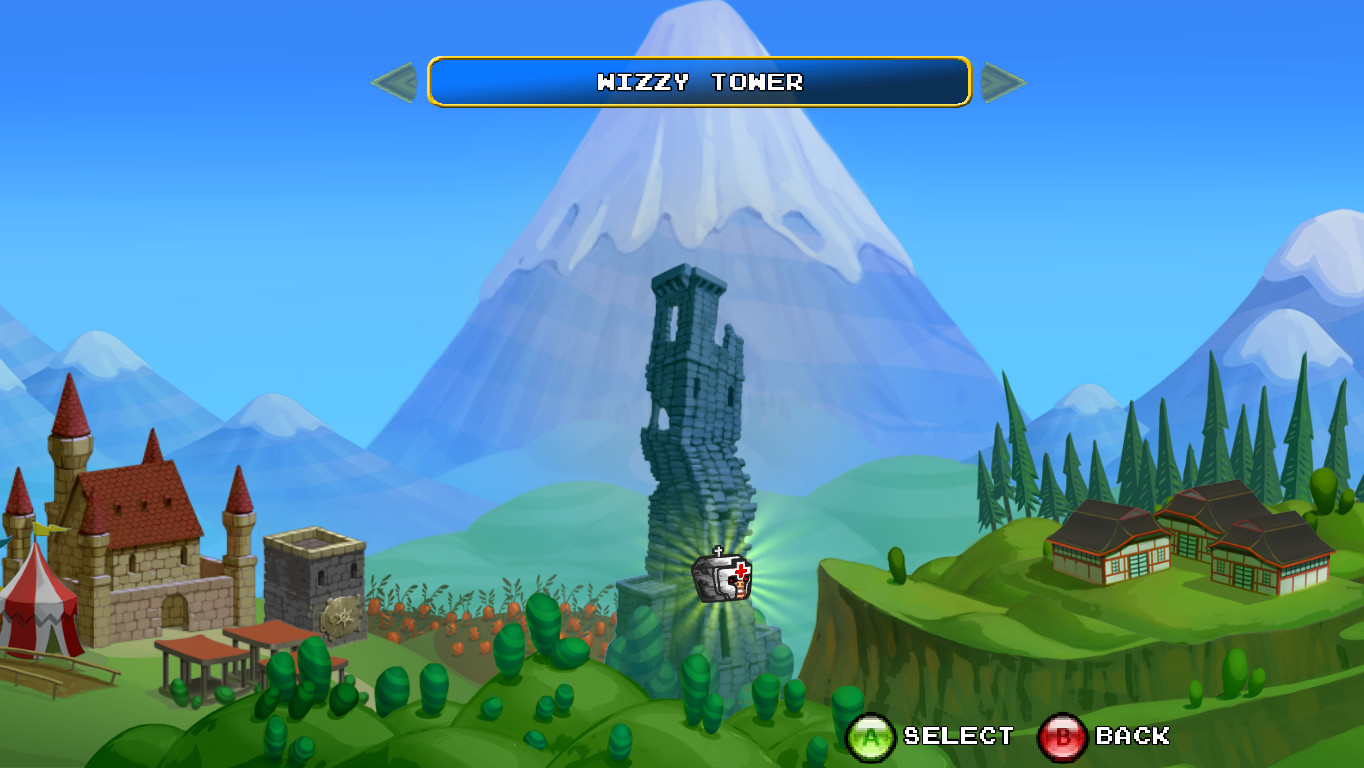Select the knight helmet level marker
The width and height of the screenshot is (1364, 768).
point(722,576)
